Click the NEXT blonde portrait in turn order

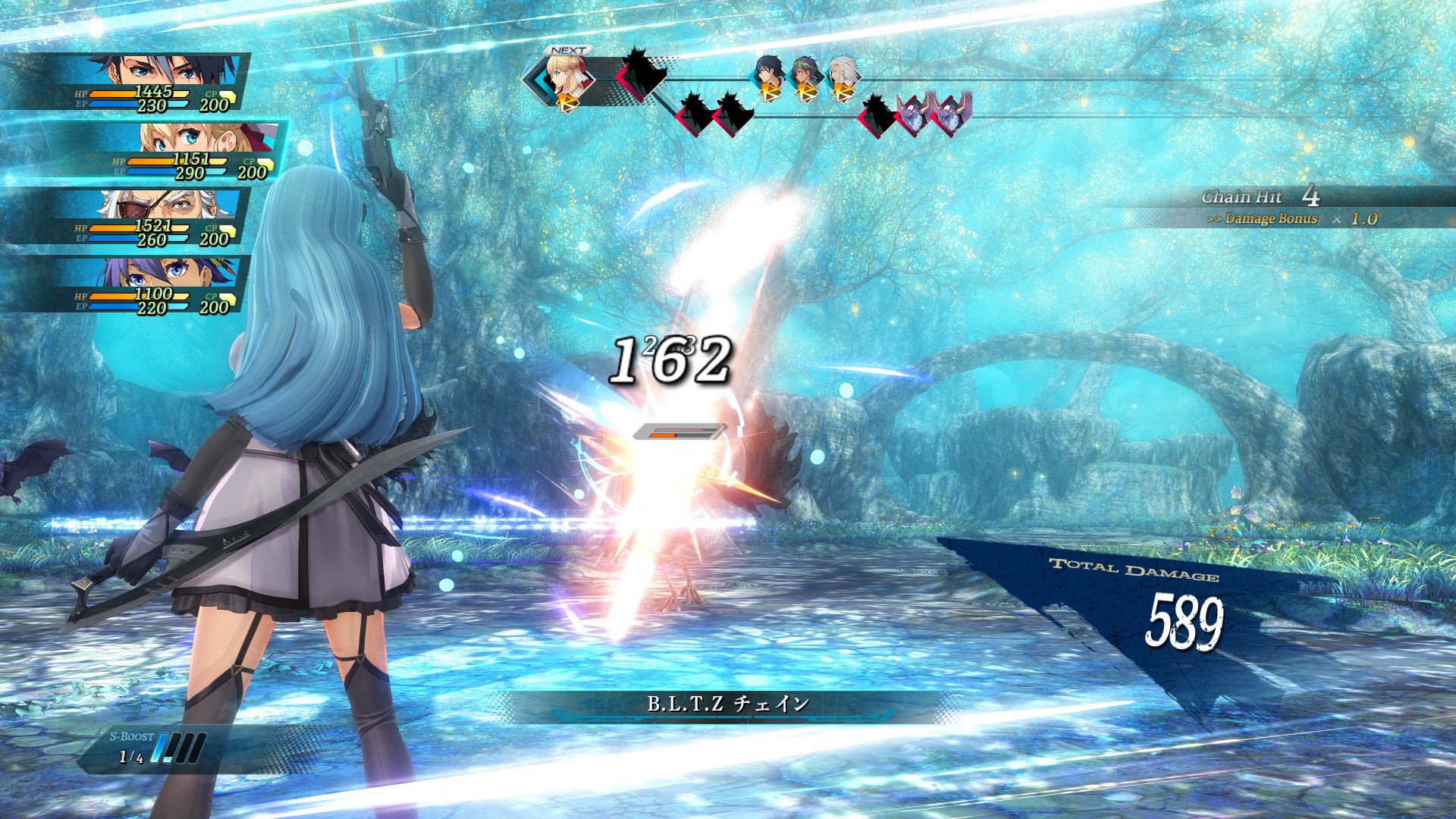[566, 77]
